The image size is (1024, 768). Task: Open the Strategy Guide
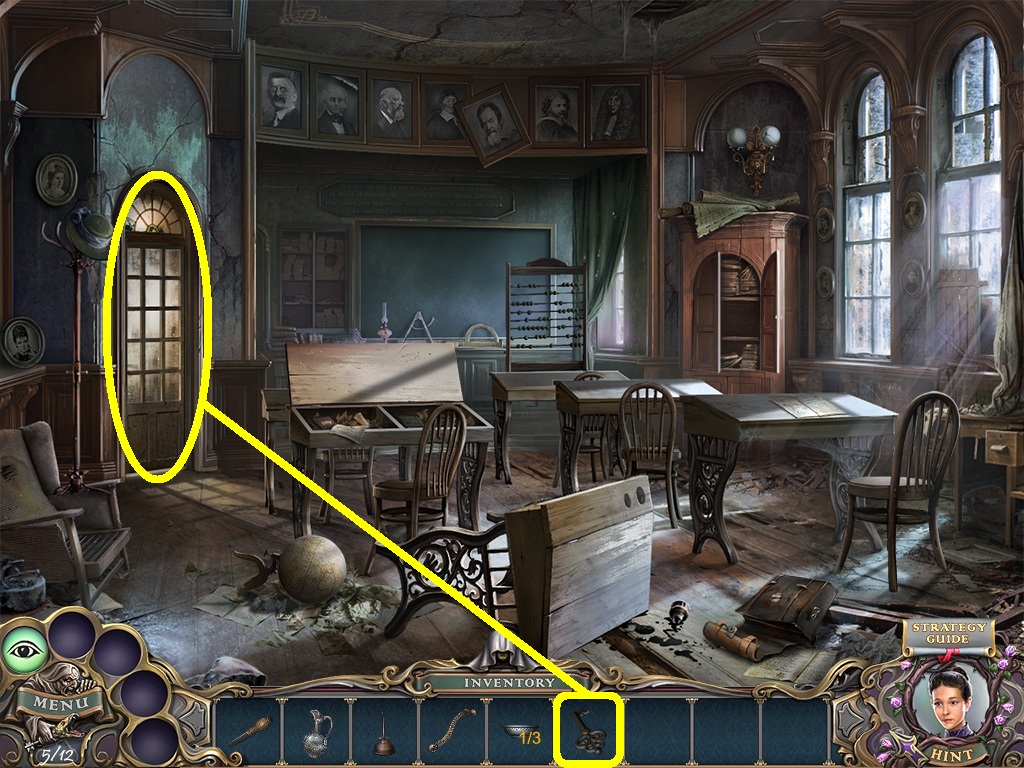[x=946, y=634]
